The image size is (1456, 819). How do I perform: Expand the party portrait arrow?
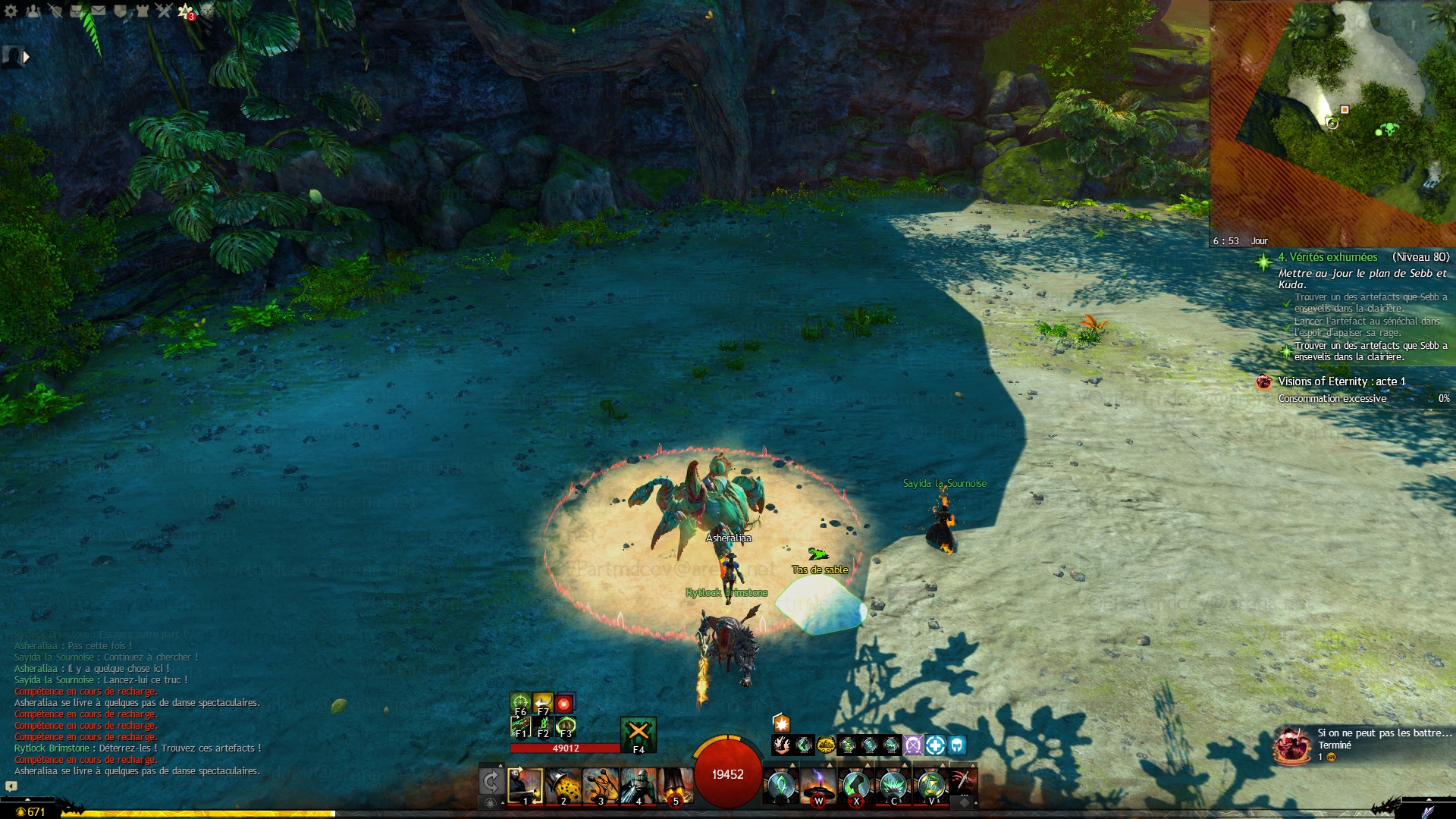click(x=27, y=56)
